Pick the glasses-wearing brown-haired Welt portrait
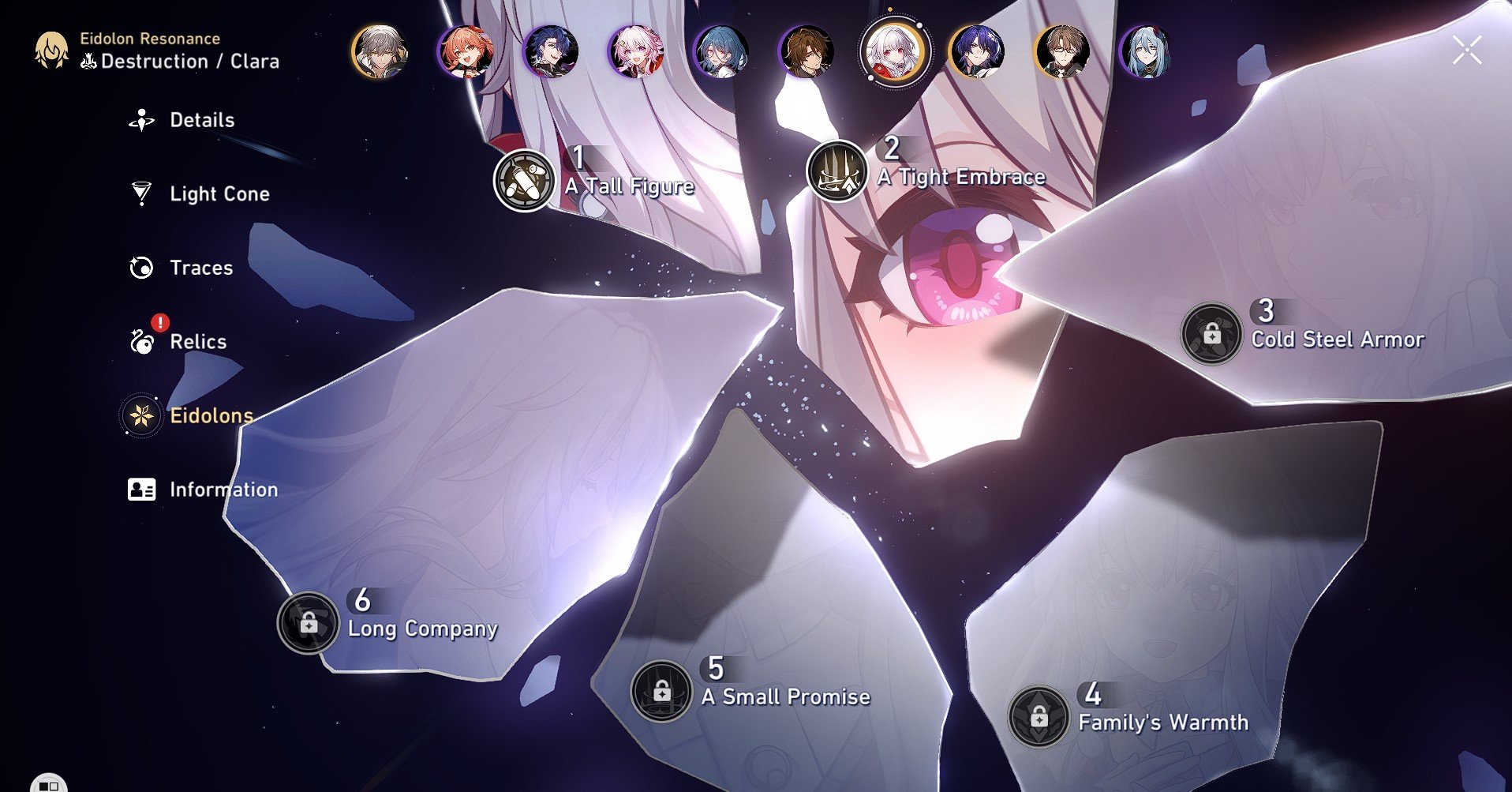This screenshot has height=792, width=1512. point(1062,52)
